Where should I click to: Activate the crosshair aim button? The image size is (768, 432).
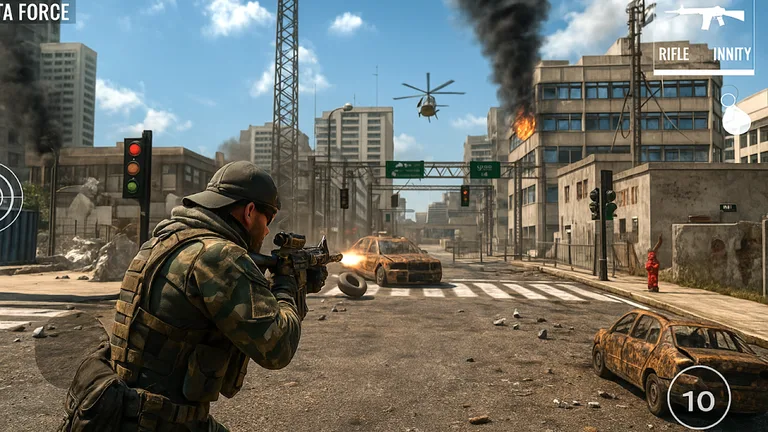coord(6,197)
